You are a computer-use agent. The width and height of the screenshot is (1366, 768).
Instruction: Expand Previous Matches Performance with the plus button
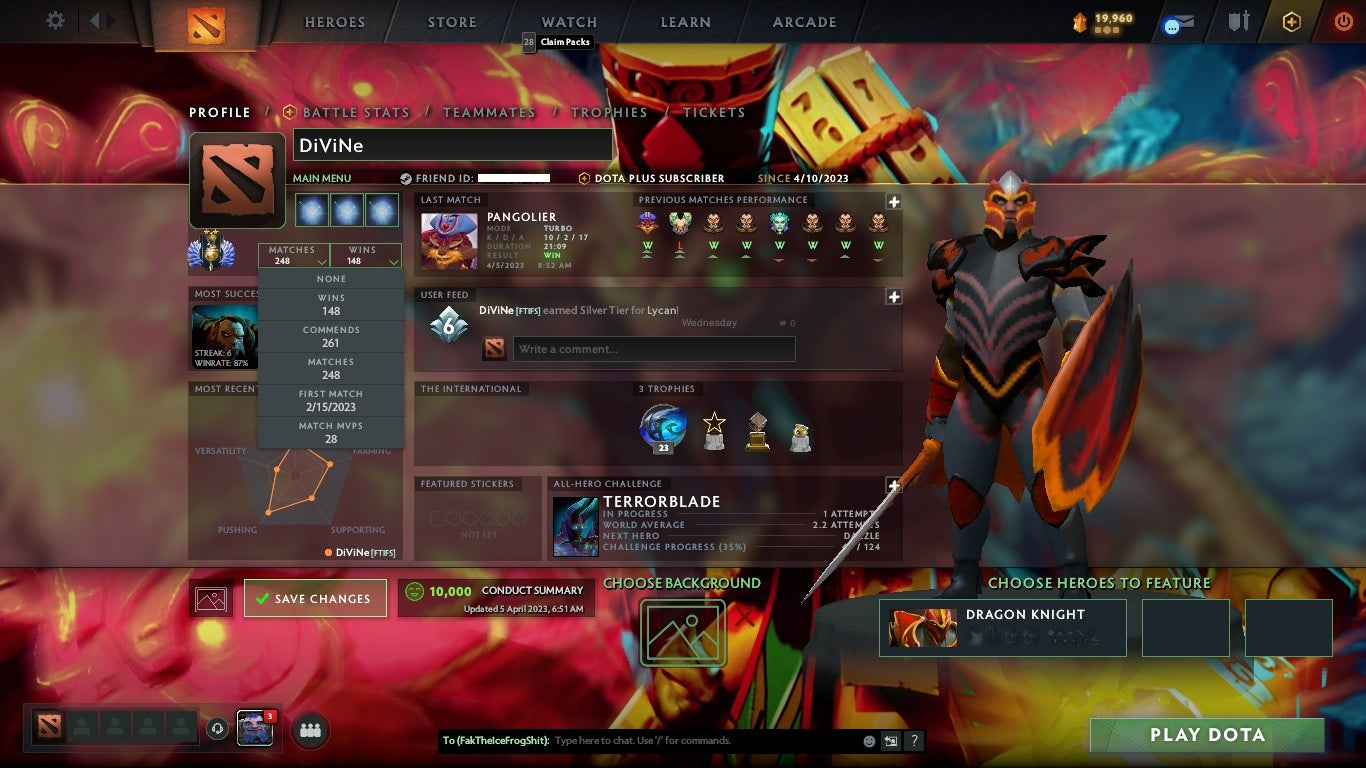coord(893,201)
